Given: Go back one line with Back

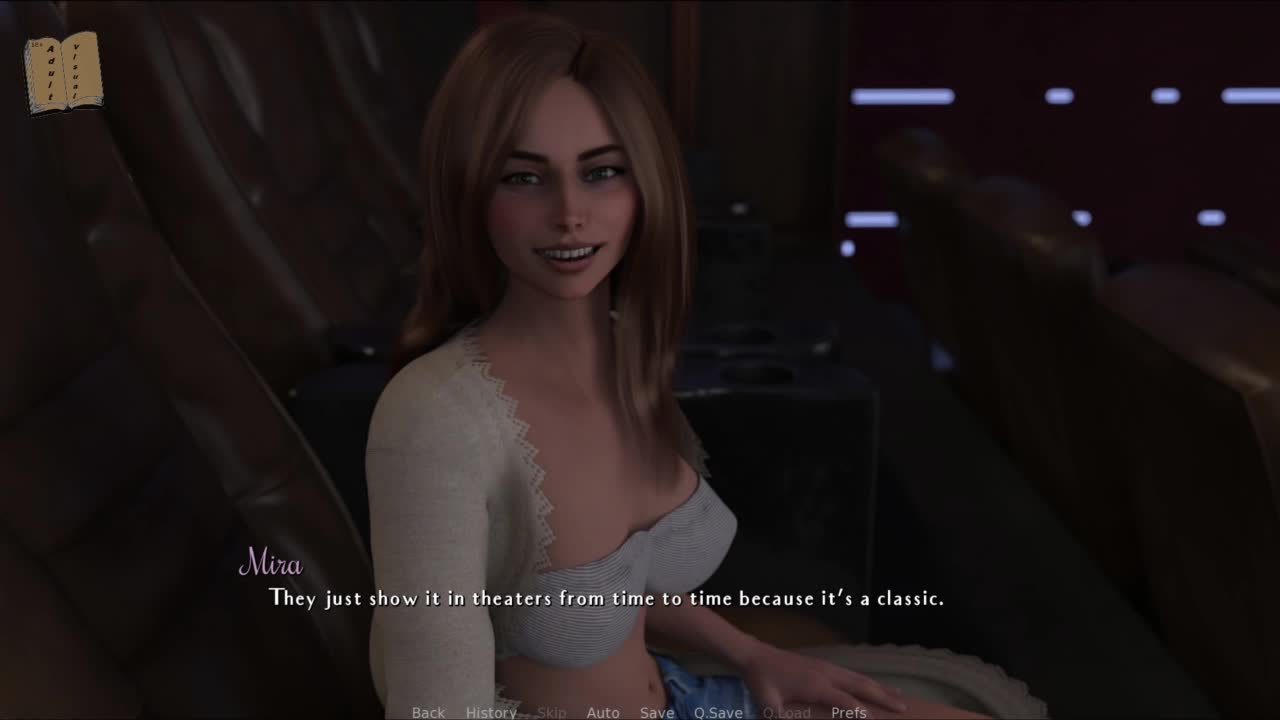Looking at the screenshot, I should (428, 712).
